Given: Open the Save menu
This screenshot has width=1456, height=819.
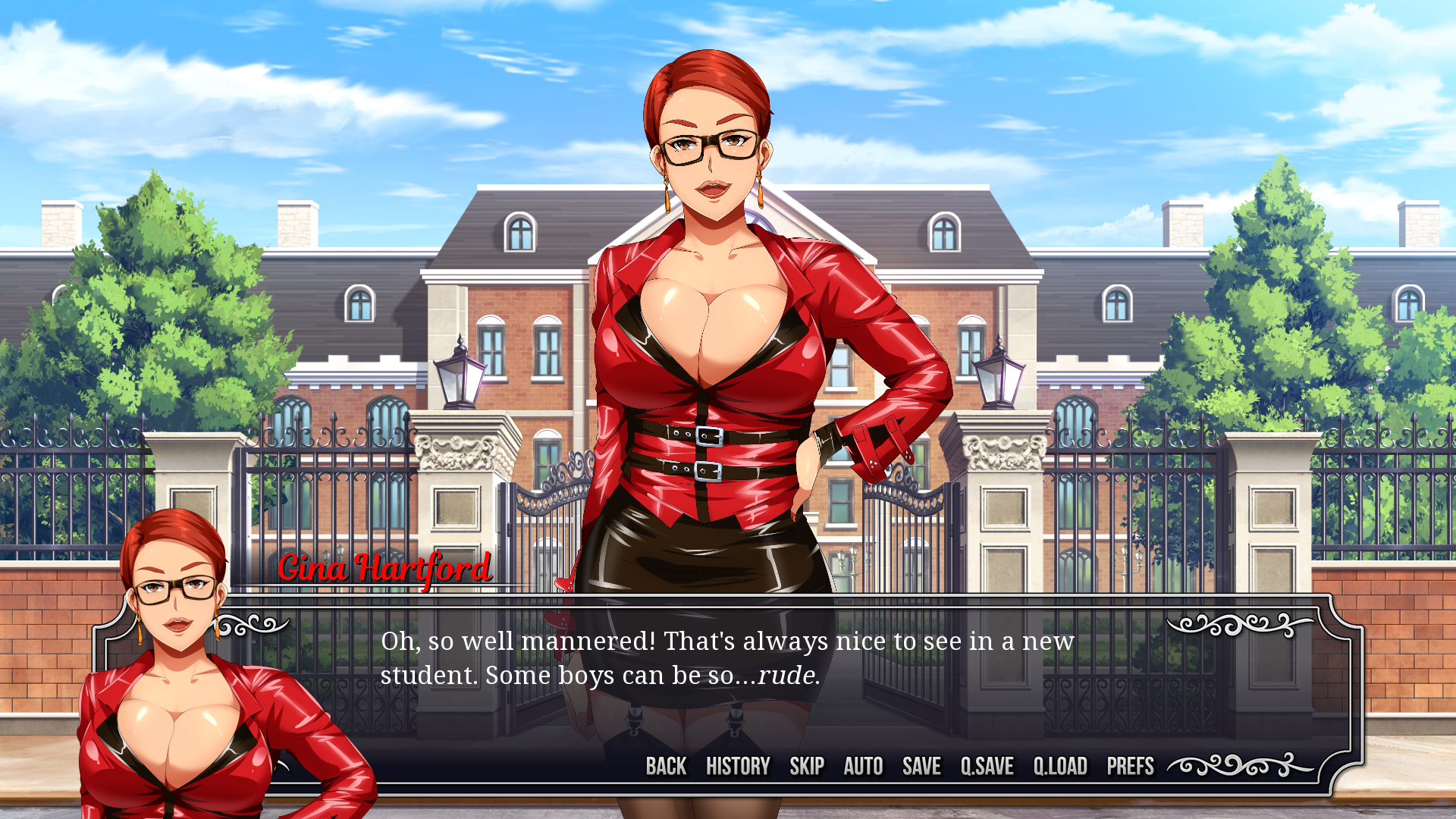Looking at the screenshot, I should coord(921,766).
